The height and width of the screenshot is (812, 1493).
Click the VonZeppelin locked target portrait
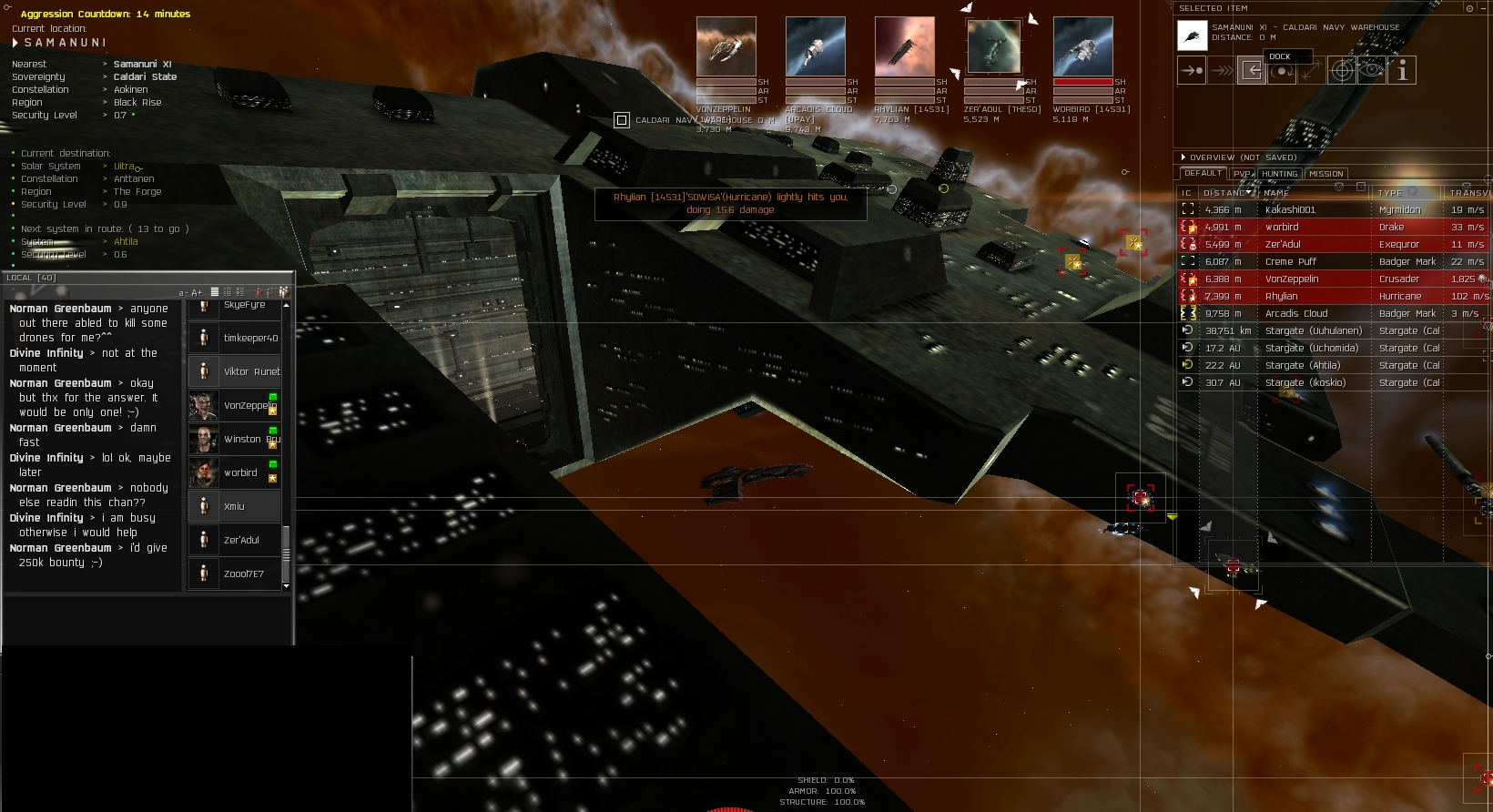[726, 46]
